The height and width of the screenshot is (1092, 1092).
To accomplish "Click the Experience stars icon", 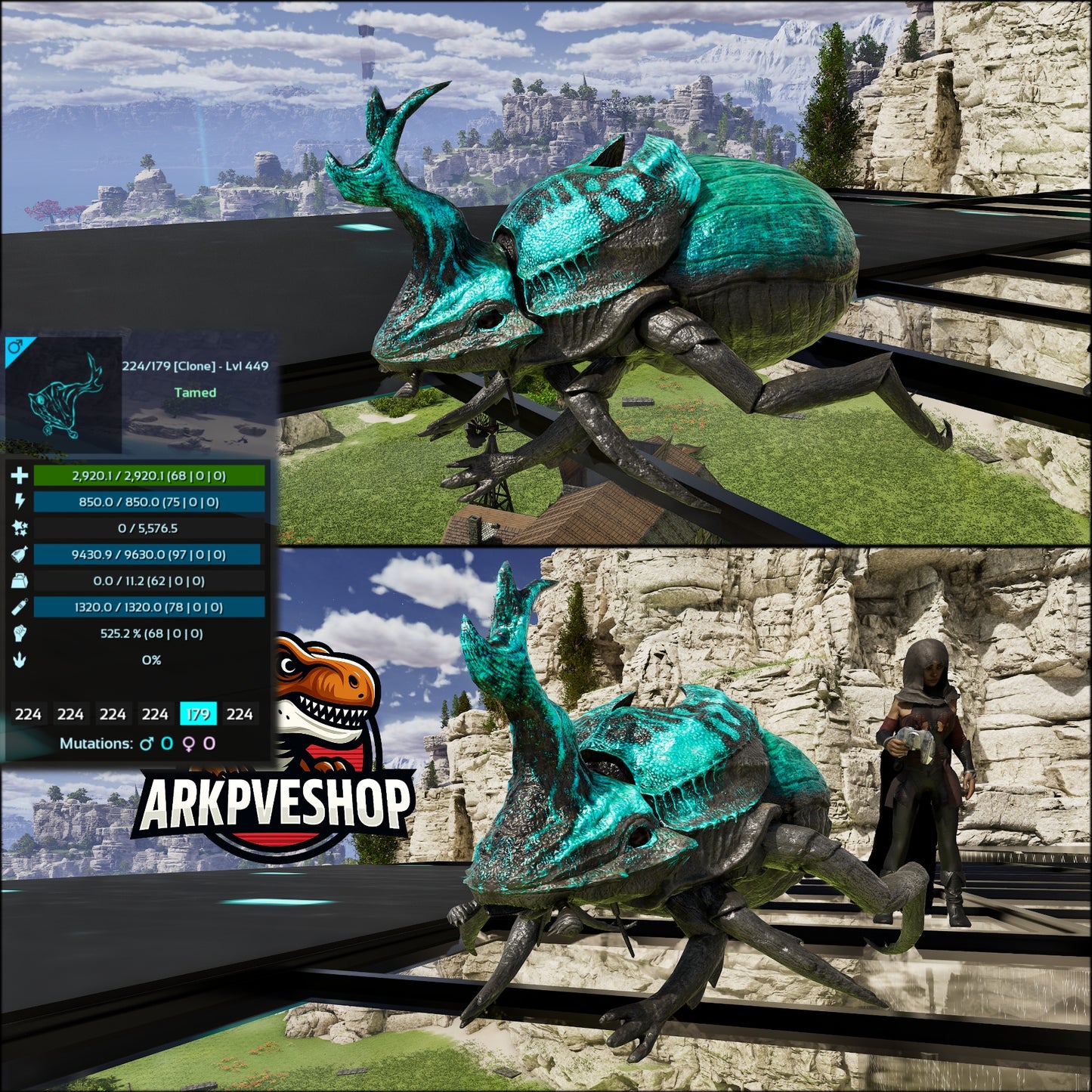I will [20, 528].
